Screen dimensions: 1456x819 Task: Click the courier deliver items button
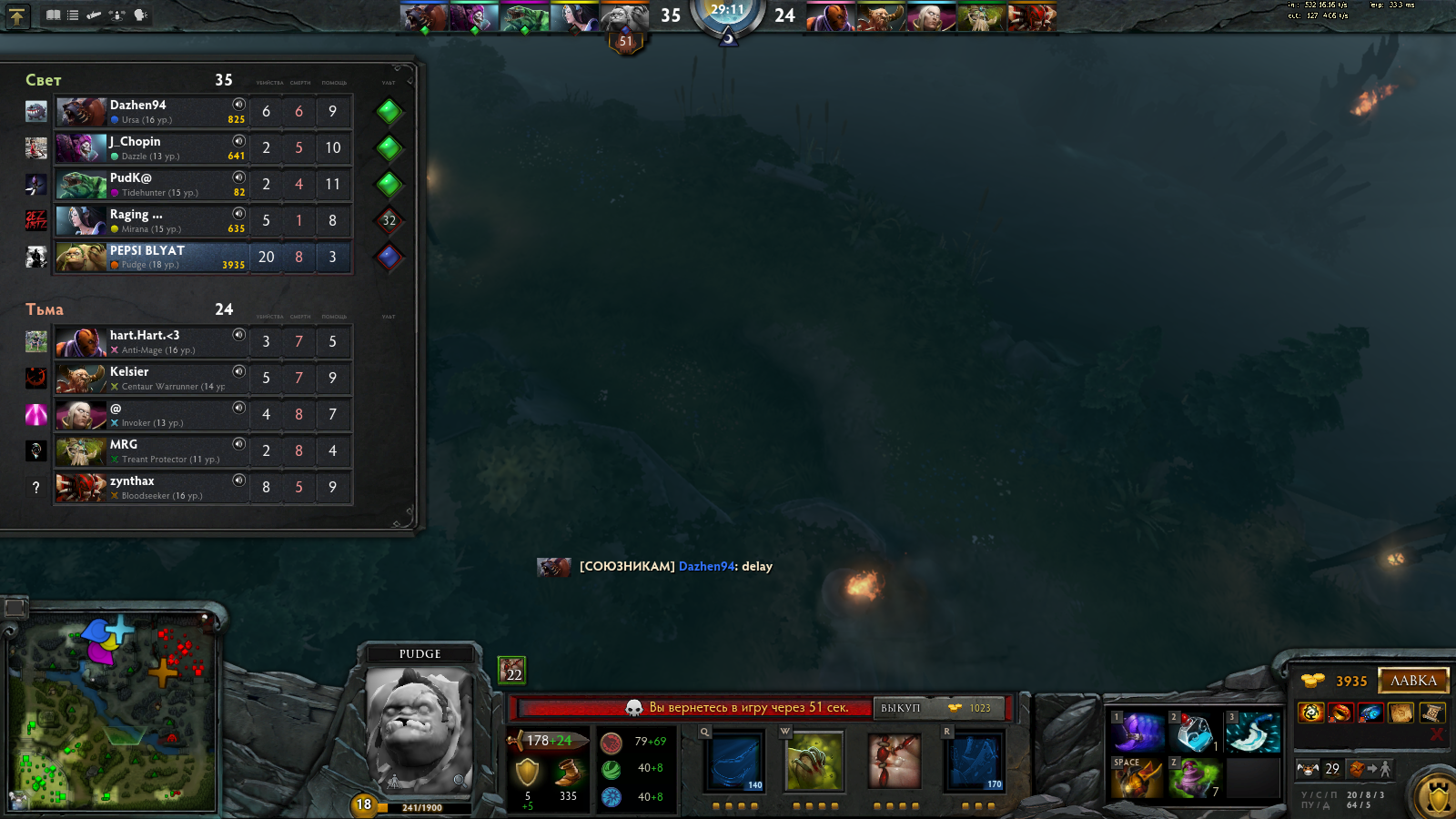[1371, 769]
